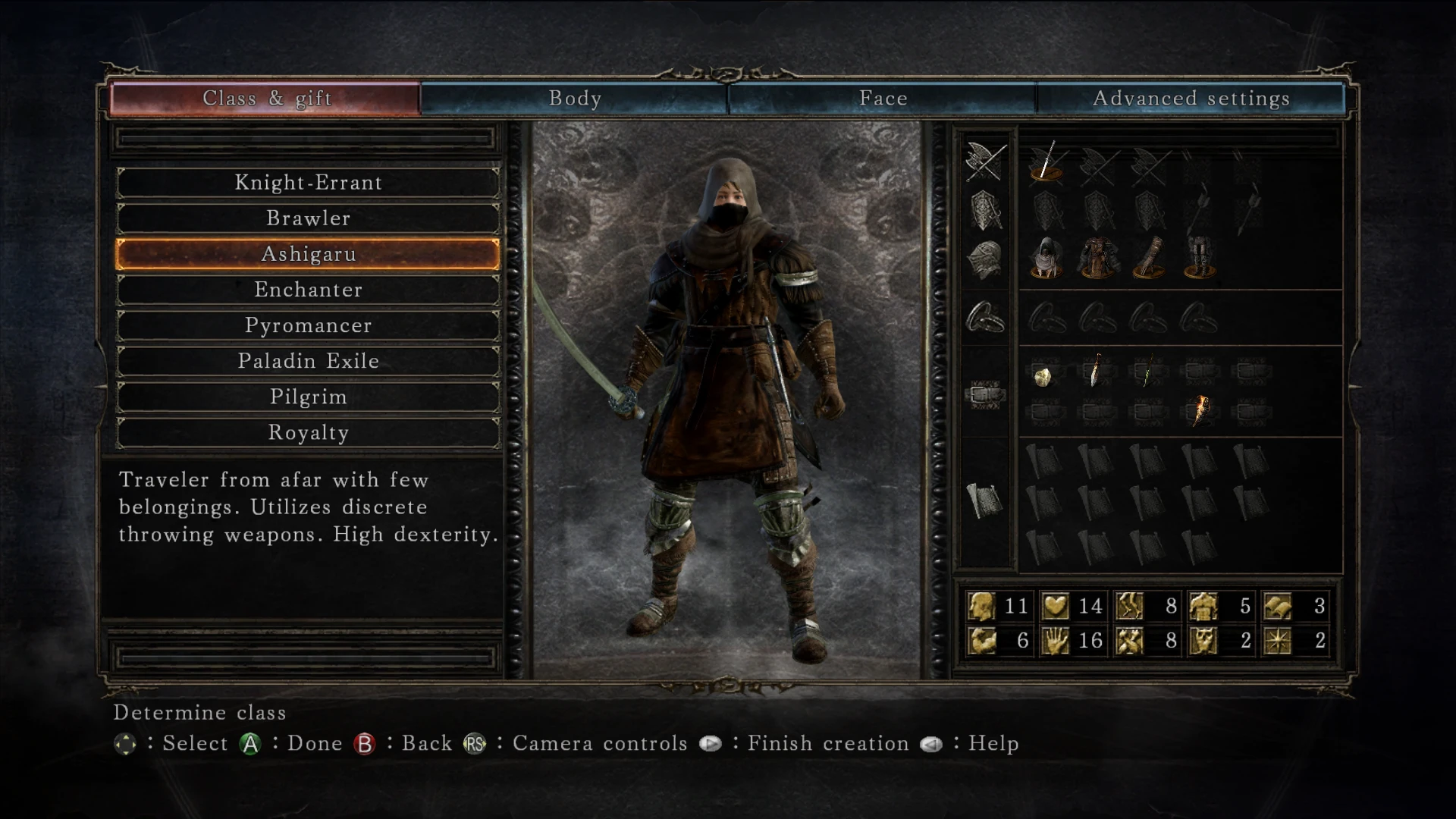Select the Royalty class

(x=308, y=432)
